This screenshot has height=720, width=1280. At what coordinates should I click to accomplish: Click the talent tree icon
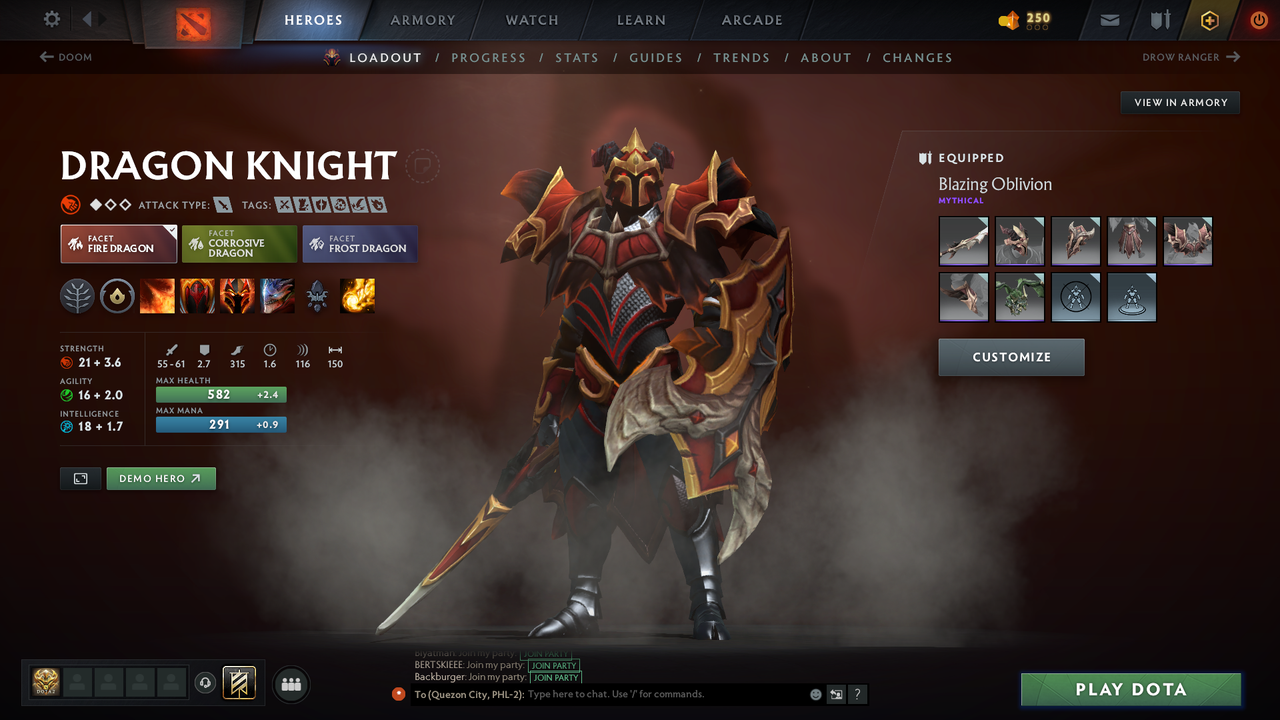point(77,296)
